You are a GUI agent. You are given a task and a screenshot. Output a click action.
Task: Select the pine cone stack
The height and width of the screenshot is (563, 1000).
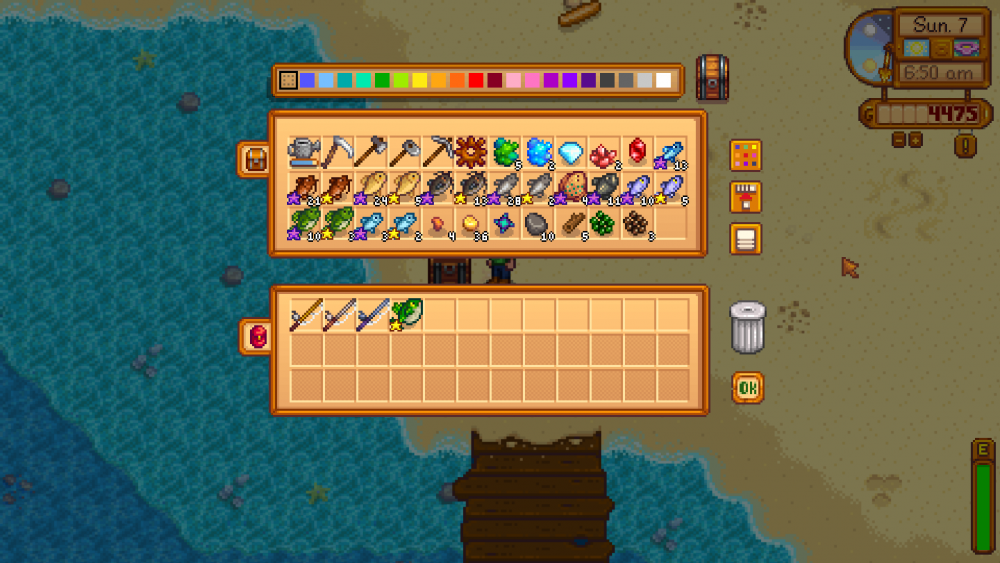pos(636,222)
